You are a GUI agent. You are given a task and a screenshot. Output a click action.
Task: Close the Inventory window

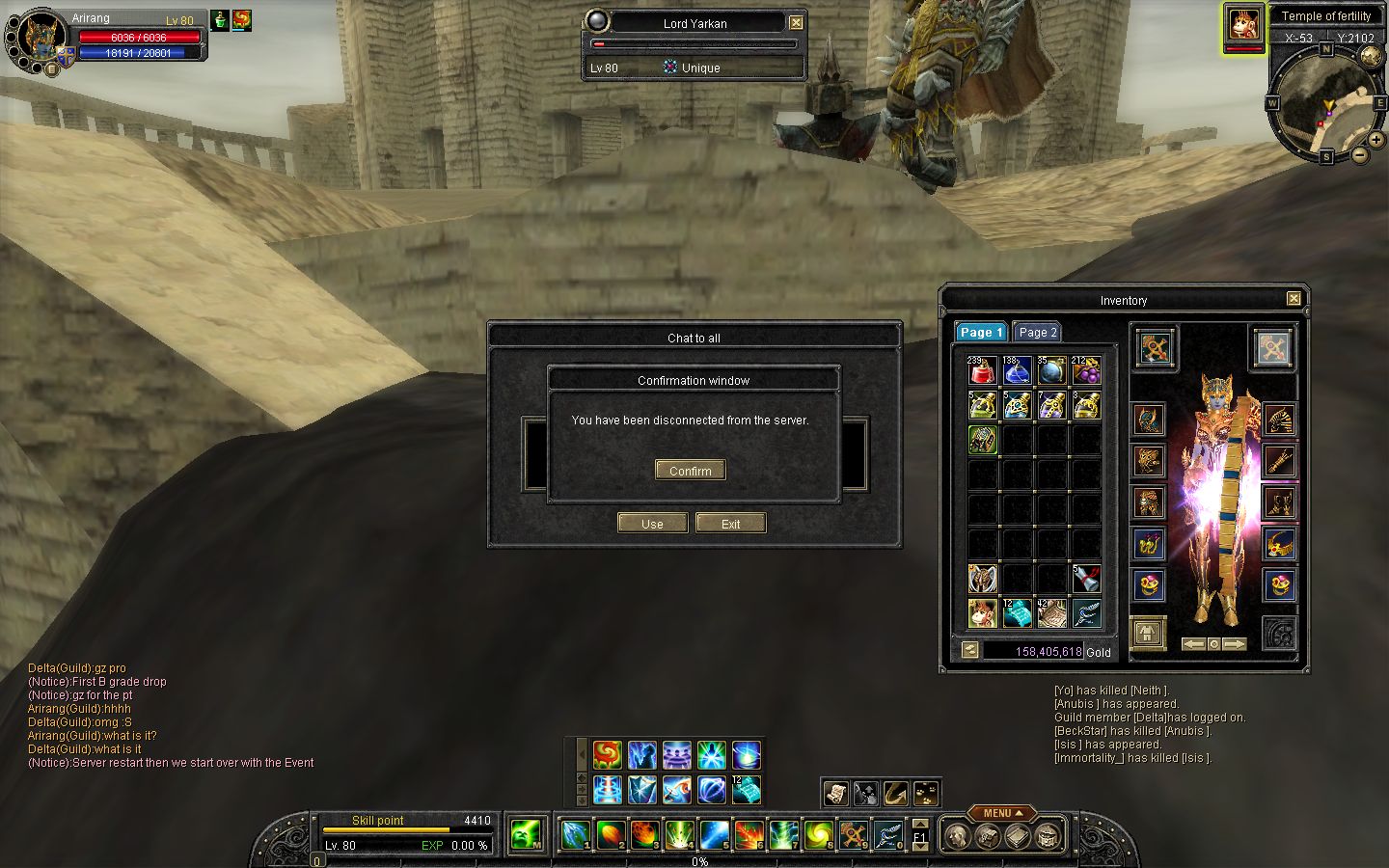[1294, 299]
